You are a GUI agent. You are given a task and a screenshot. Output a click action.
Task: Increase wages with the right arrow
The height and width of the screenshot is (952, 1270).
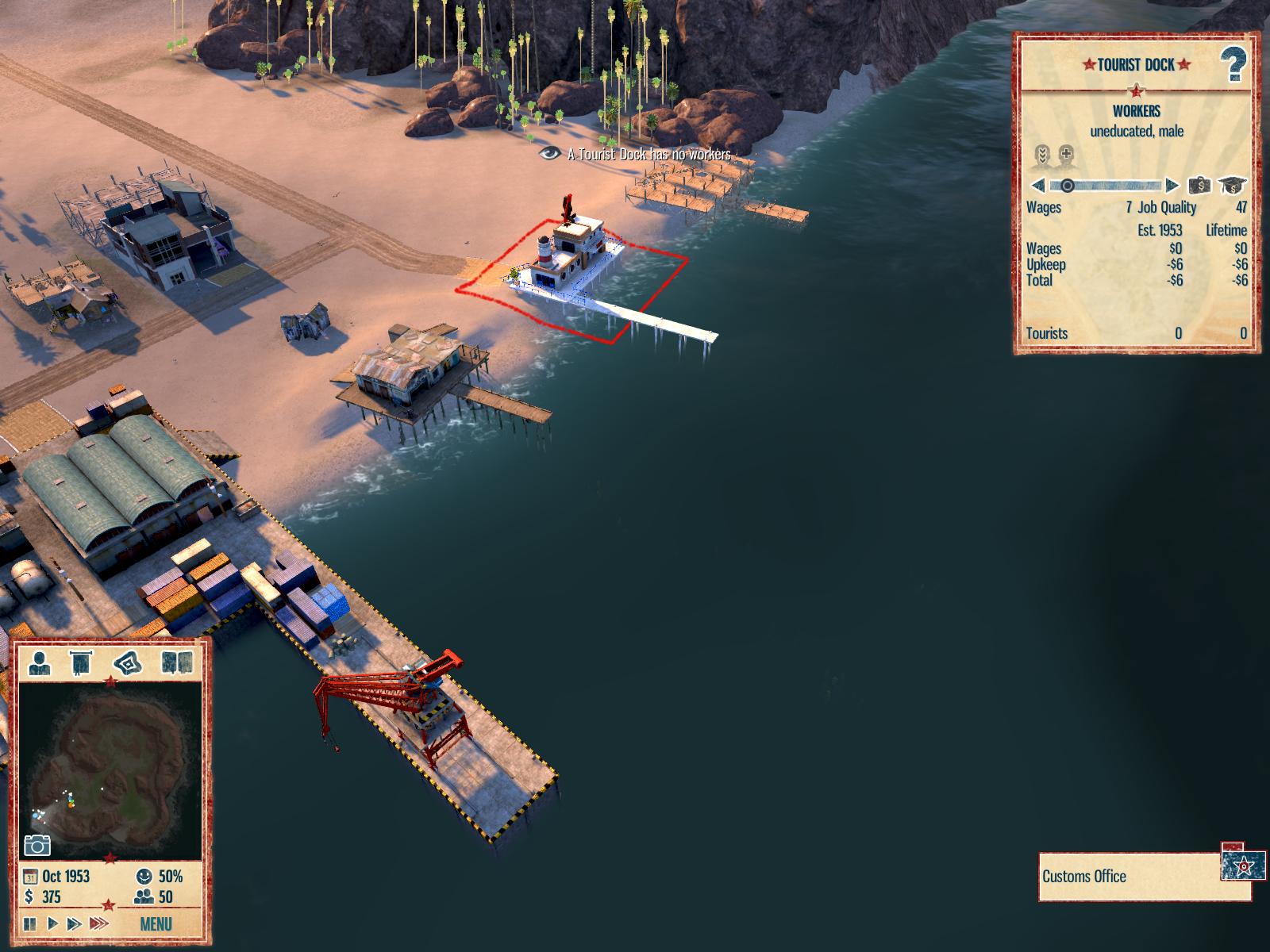(1172, 186)
